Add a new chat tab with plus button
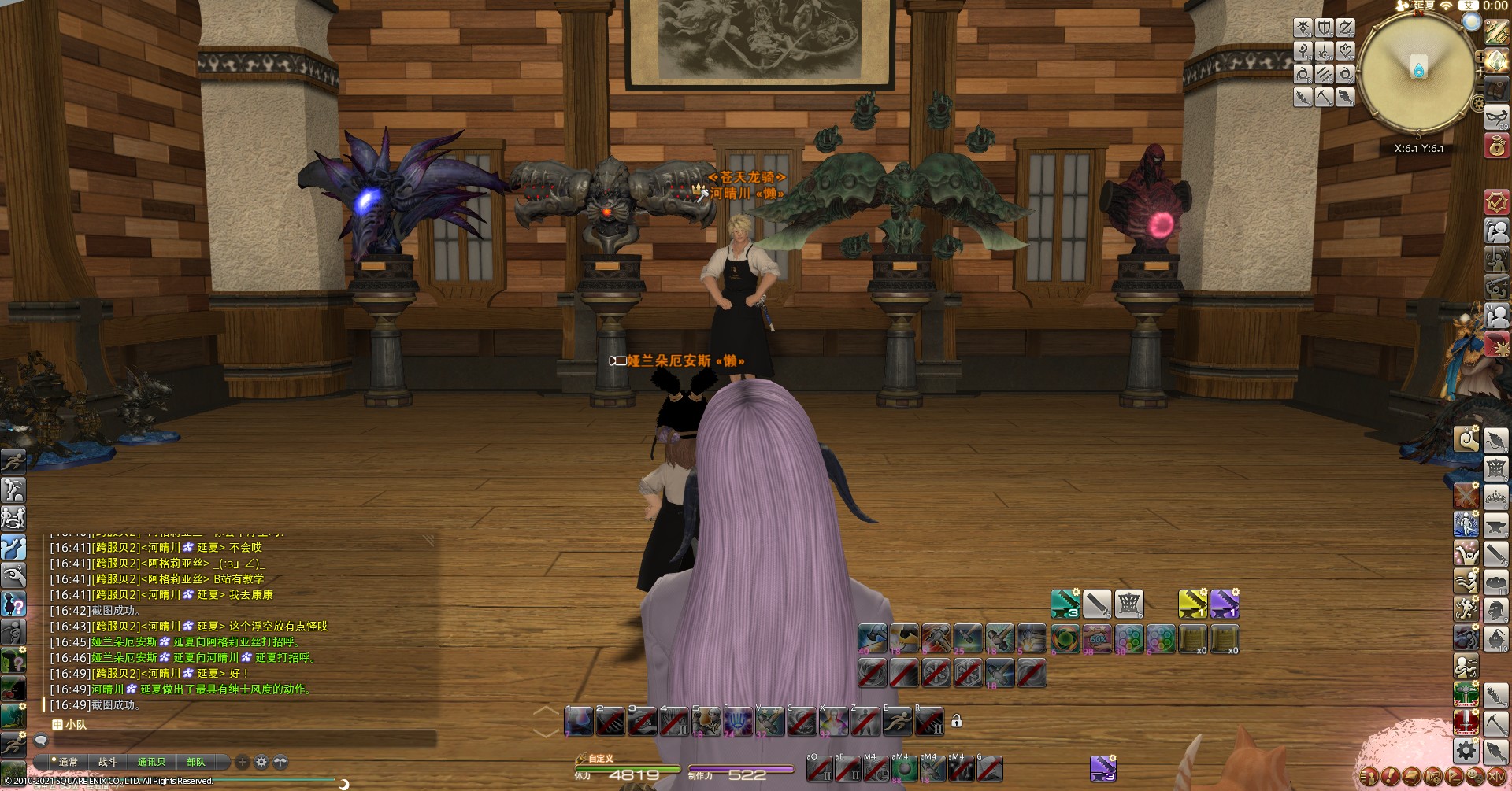1512x791 pixels. [x=243, y=762]
